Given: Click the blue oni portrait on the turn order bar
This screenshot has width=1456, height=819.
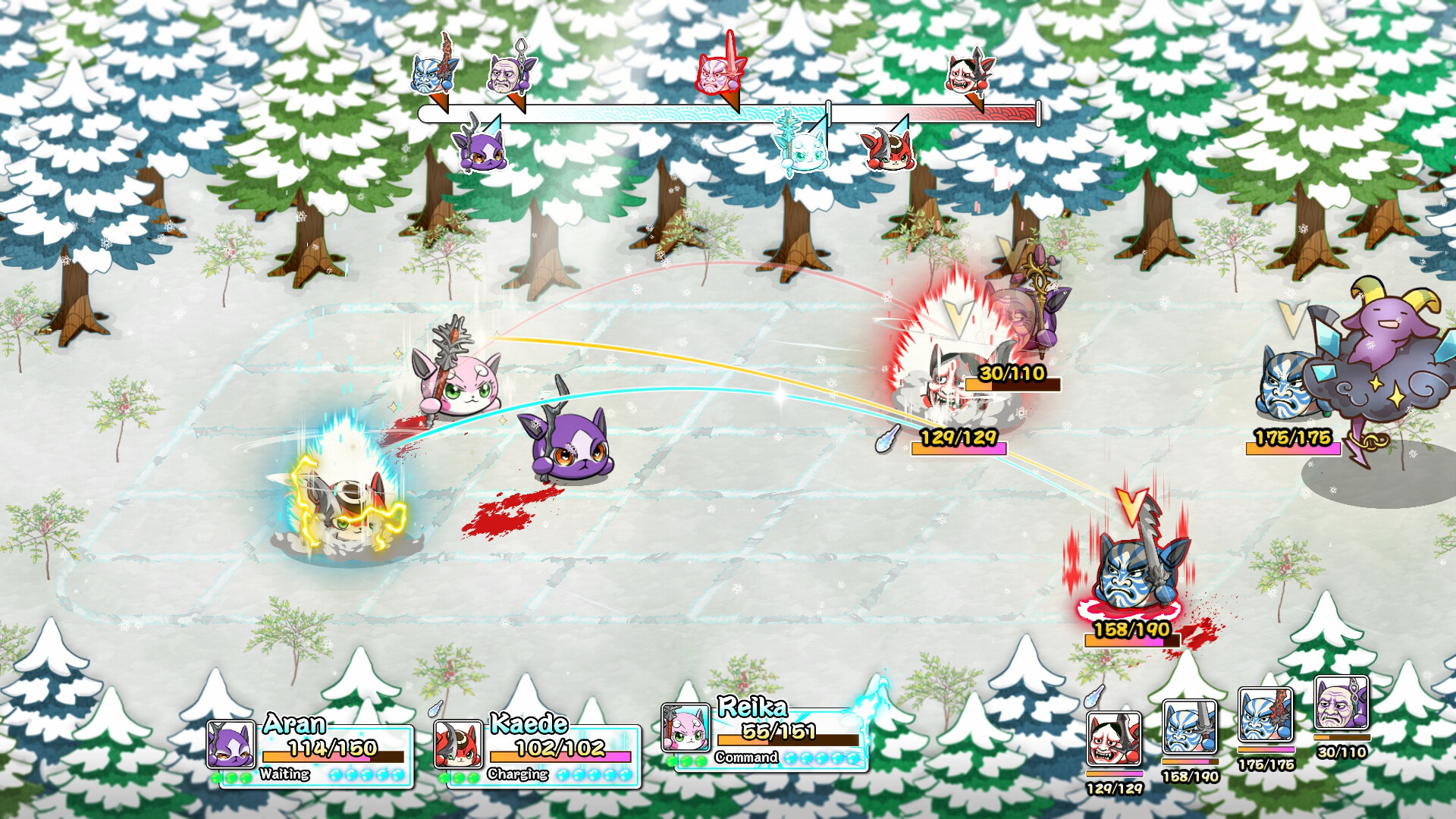Looking at the screenshot, I should 432,72.
